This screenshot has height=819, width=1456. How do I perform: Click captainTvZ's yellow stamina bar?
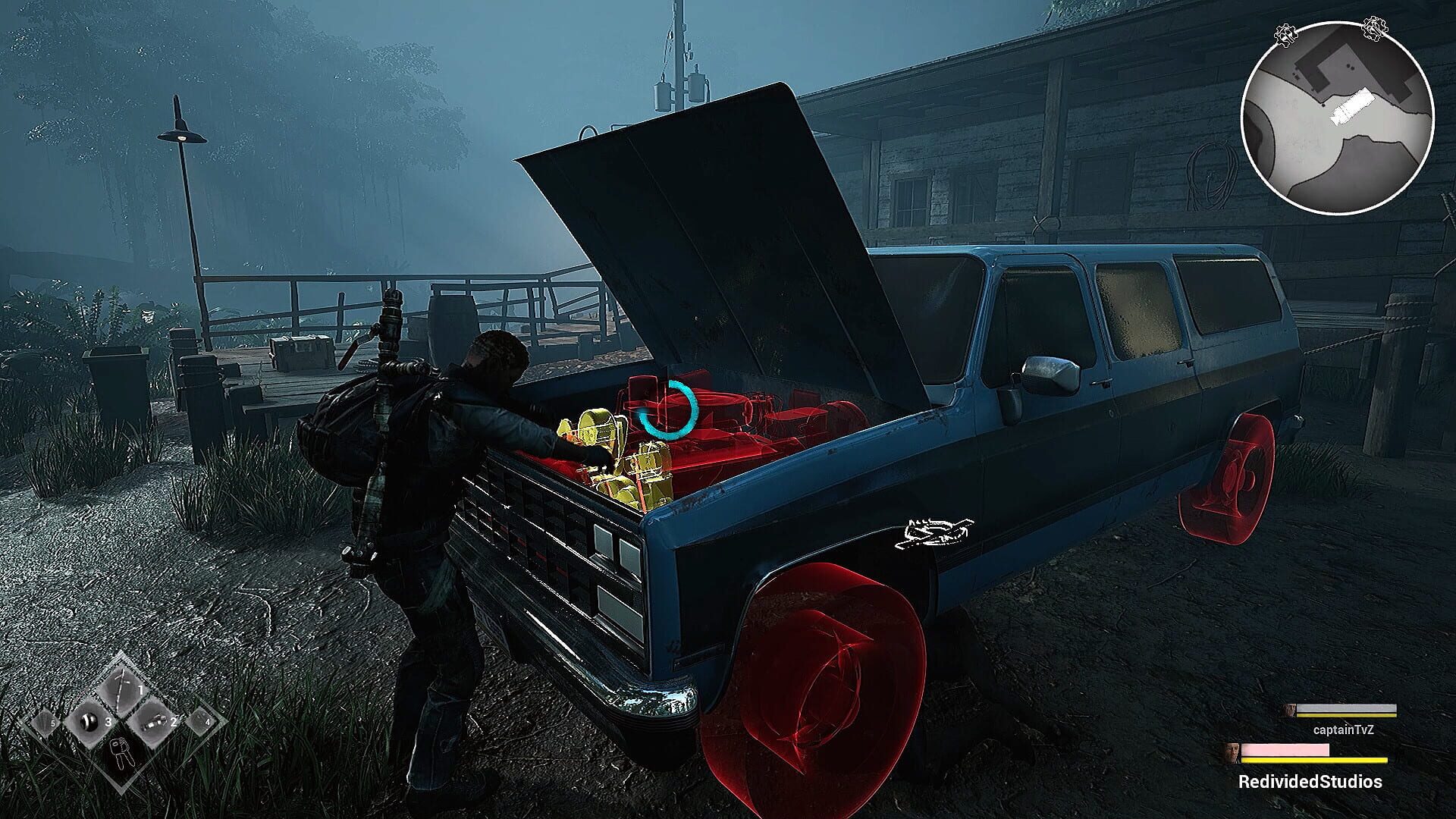(x=1347, y=715)
